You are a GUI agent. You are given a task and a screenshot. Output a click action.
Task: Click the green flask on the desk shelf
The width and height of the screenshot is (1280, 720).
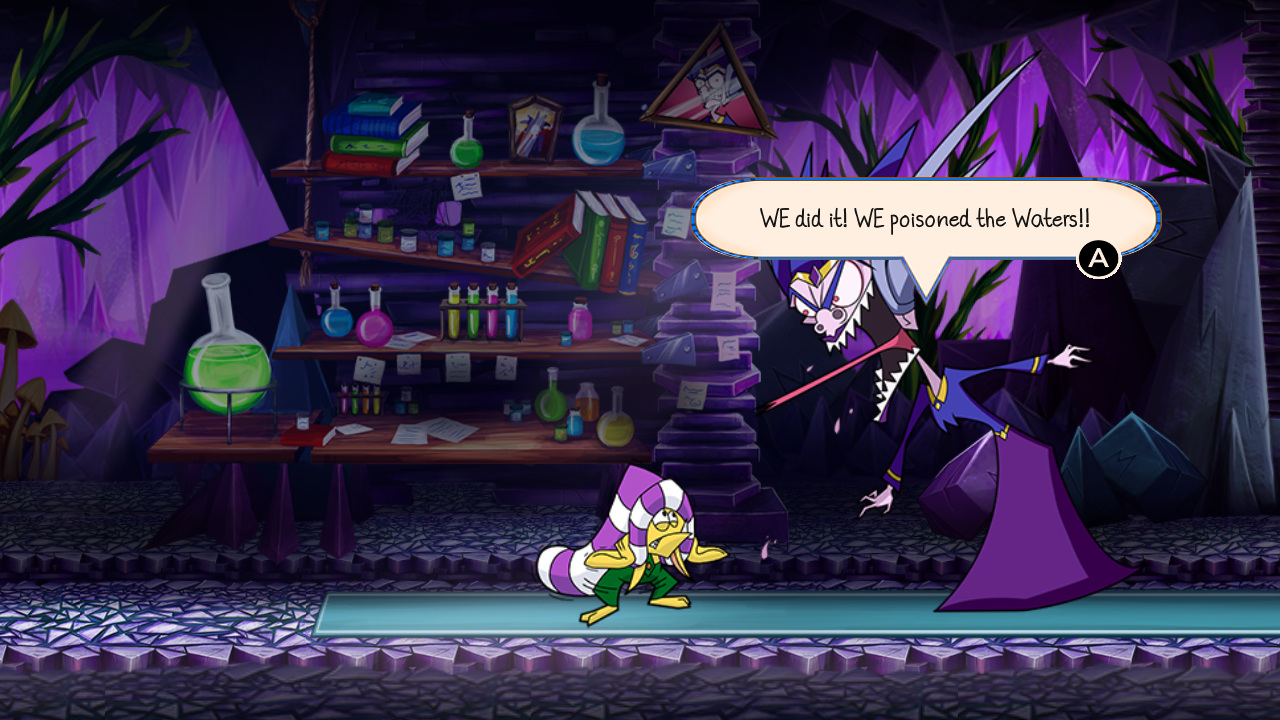(550, 403)
